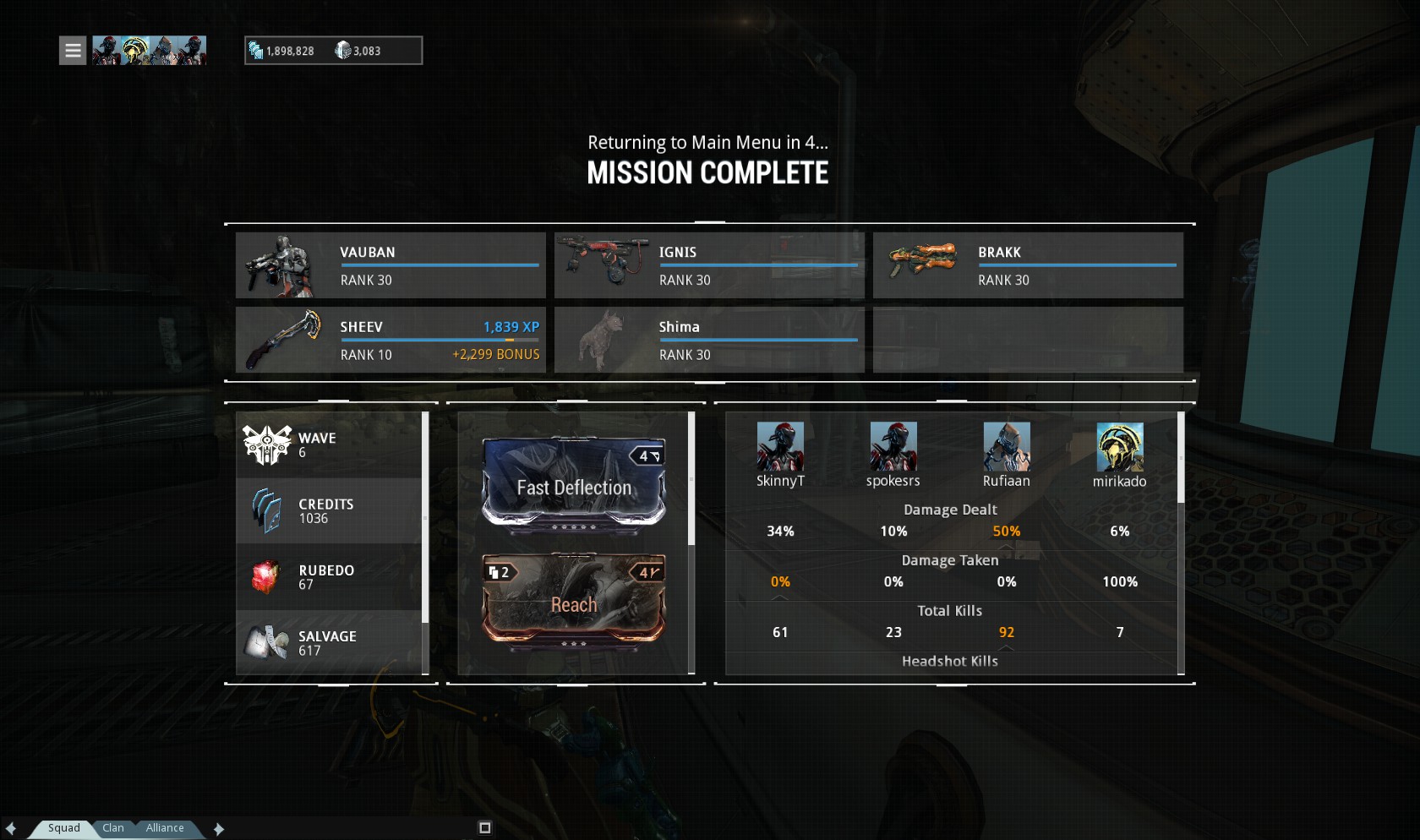The width and height of the screenshot is (1420, 840).
Task: Open the hamburger menu button
Action: coord(73,51)
